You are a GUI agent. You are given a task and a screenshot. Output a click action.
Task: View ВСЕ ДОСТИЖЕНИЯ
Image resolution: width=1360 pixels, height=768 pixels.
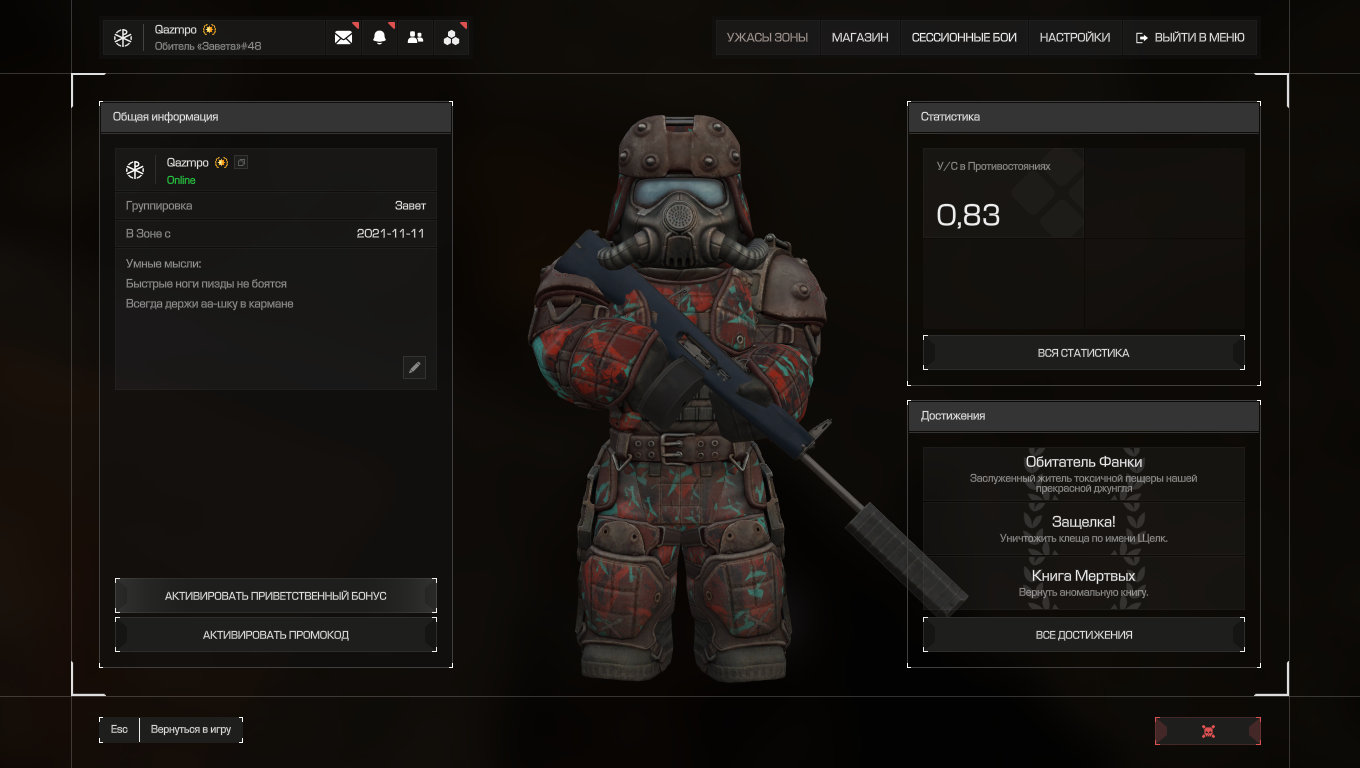pyautogui.click(x=1083, y=635)
